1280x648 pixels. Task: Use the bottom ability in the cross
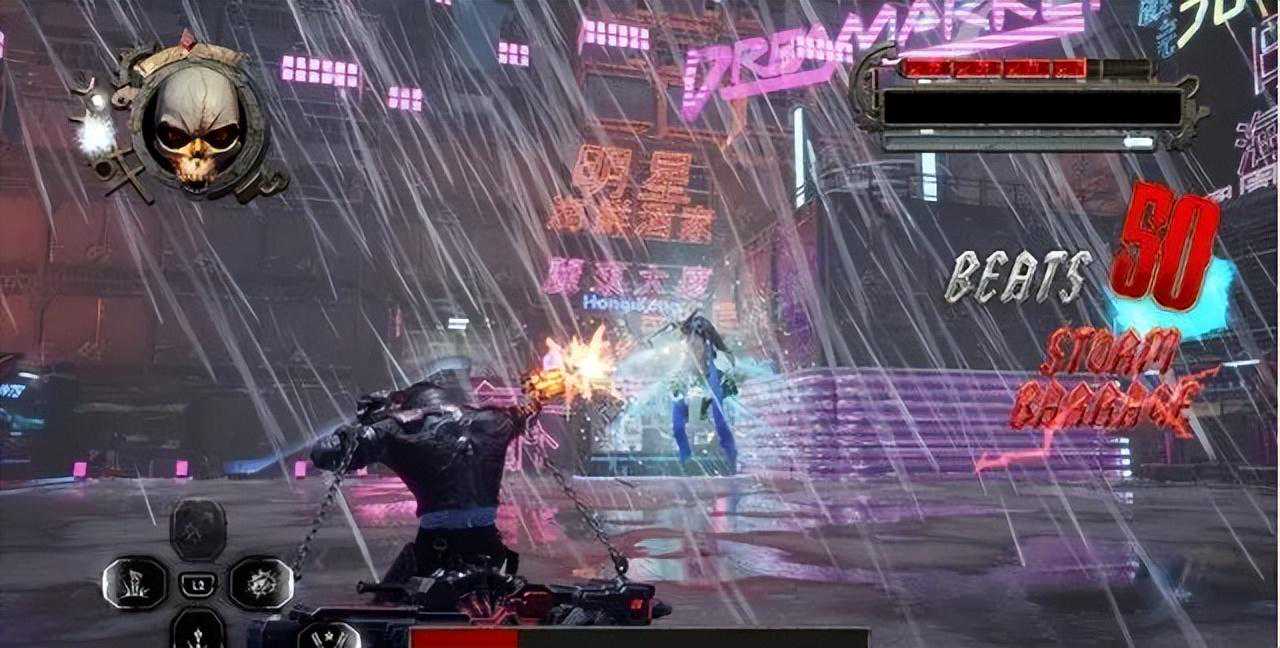tap(197, 630)
